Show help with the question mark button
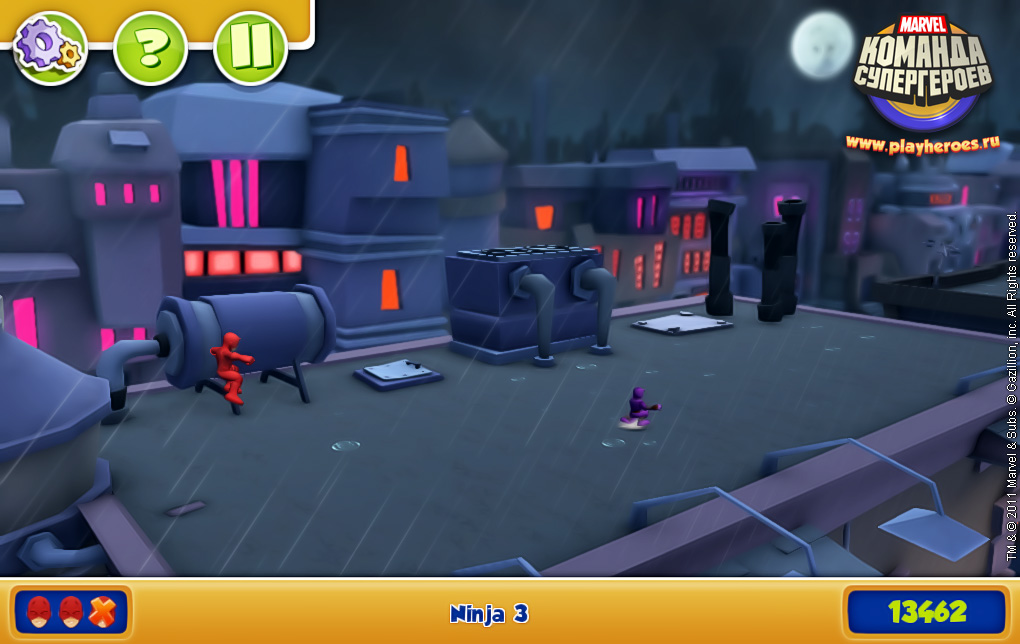Screen dimensions: 1020x644 pyautogui.click(x=150, y=48)
